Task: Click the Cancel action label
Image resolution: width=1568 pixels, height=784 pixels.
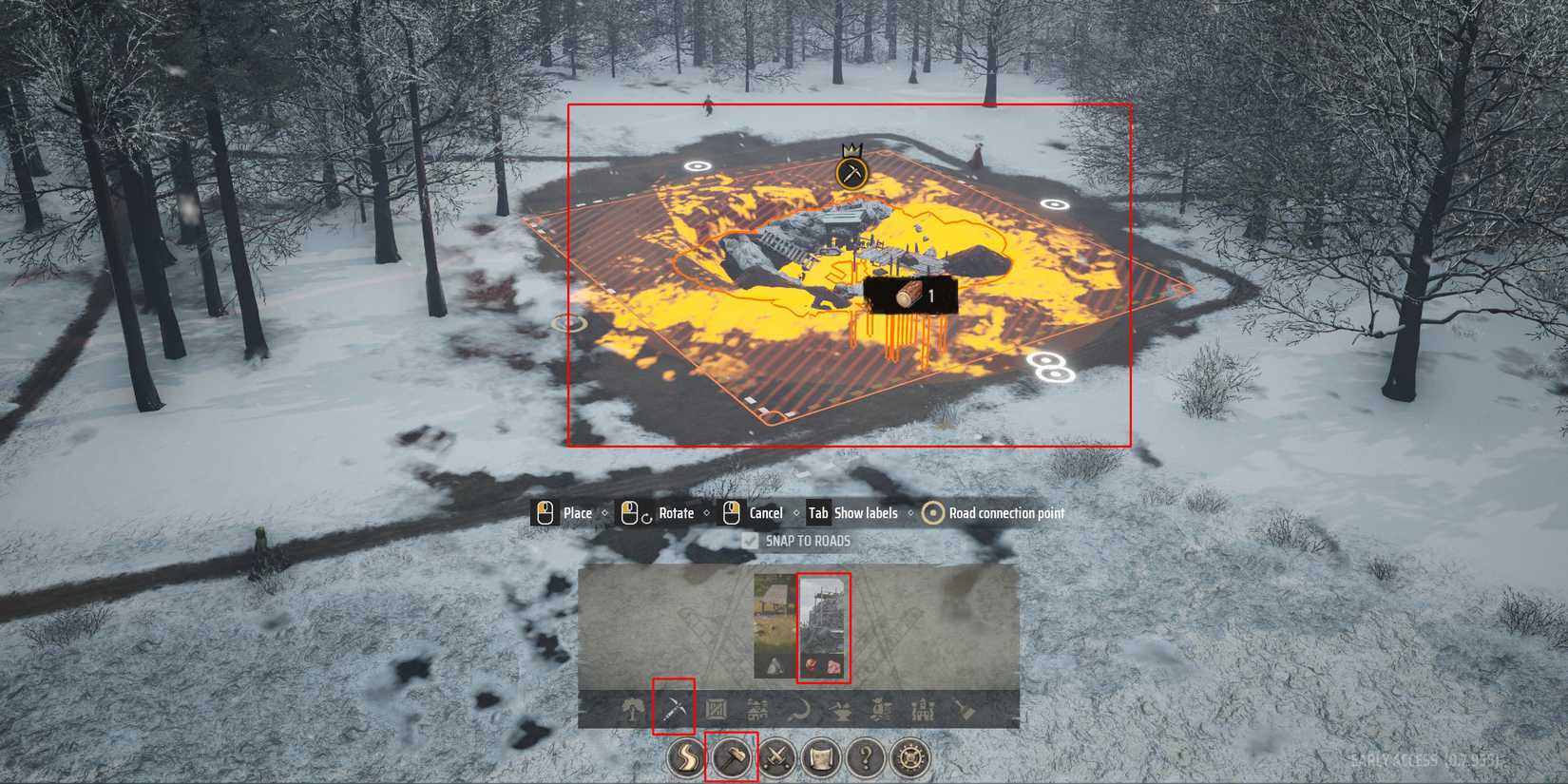Action: tap(766, 513)
